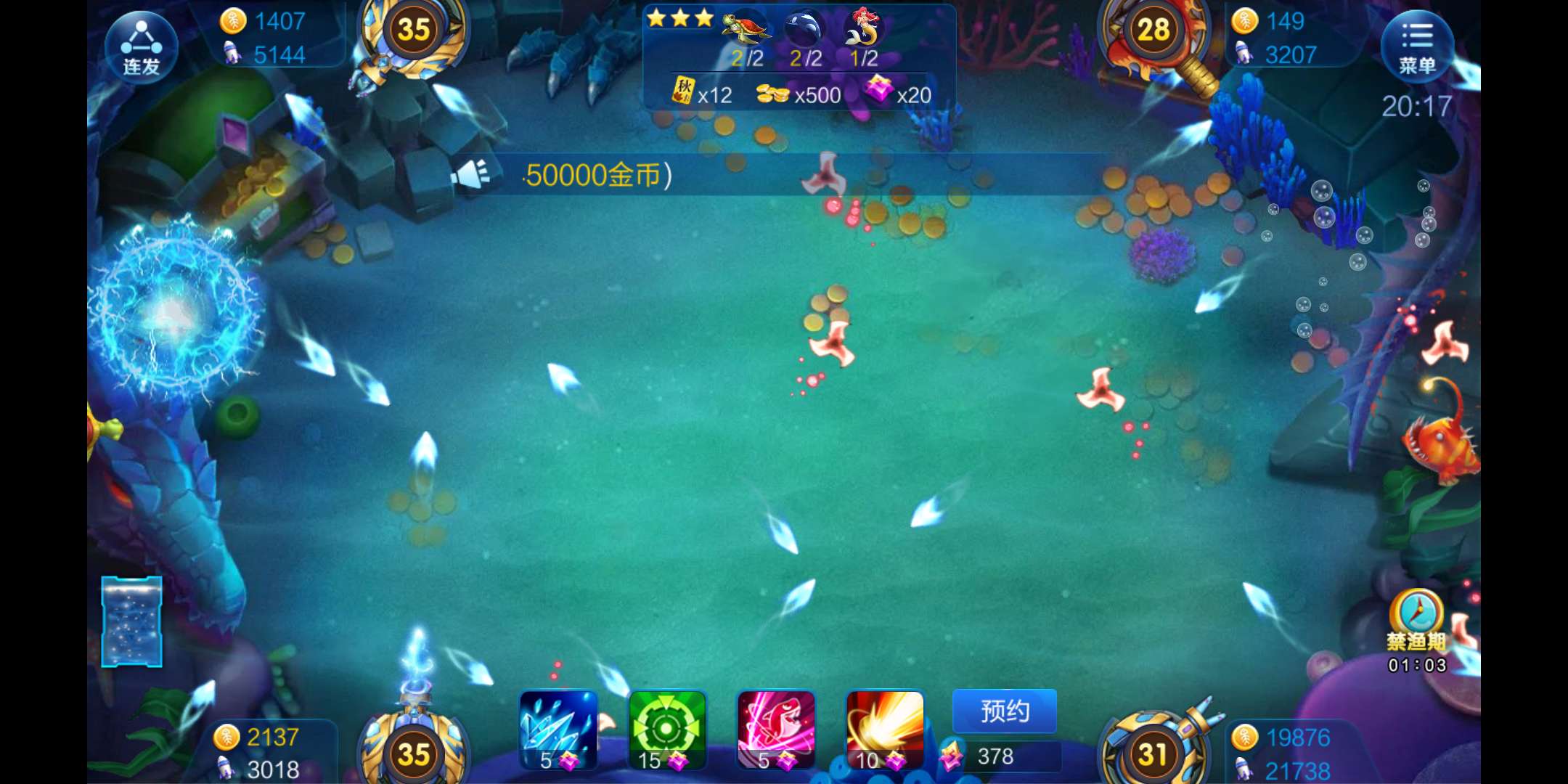Viewport: 1568px width, 784px height.
Task: Open the 菜单 menu
Action: pos(1416,46)
